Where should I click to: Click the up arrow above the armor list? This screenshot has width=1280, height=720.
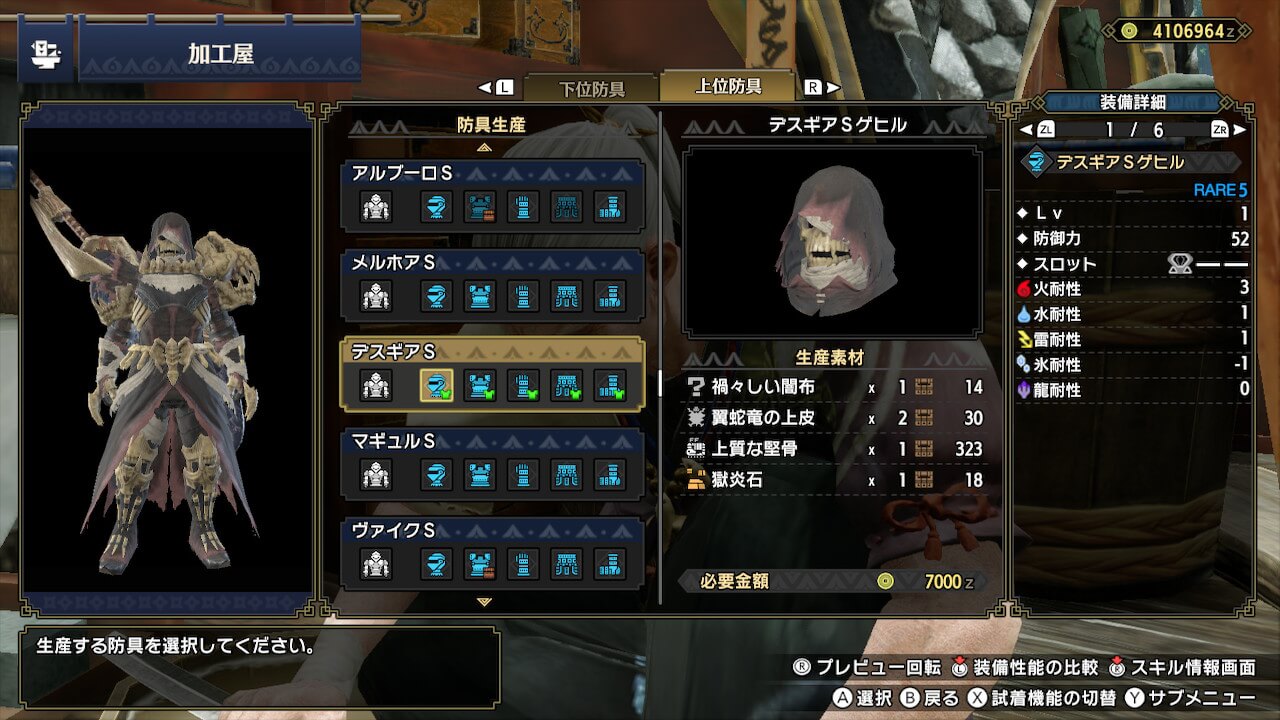pyautogui.click(x=485, y=147)
